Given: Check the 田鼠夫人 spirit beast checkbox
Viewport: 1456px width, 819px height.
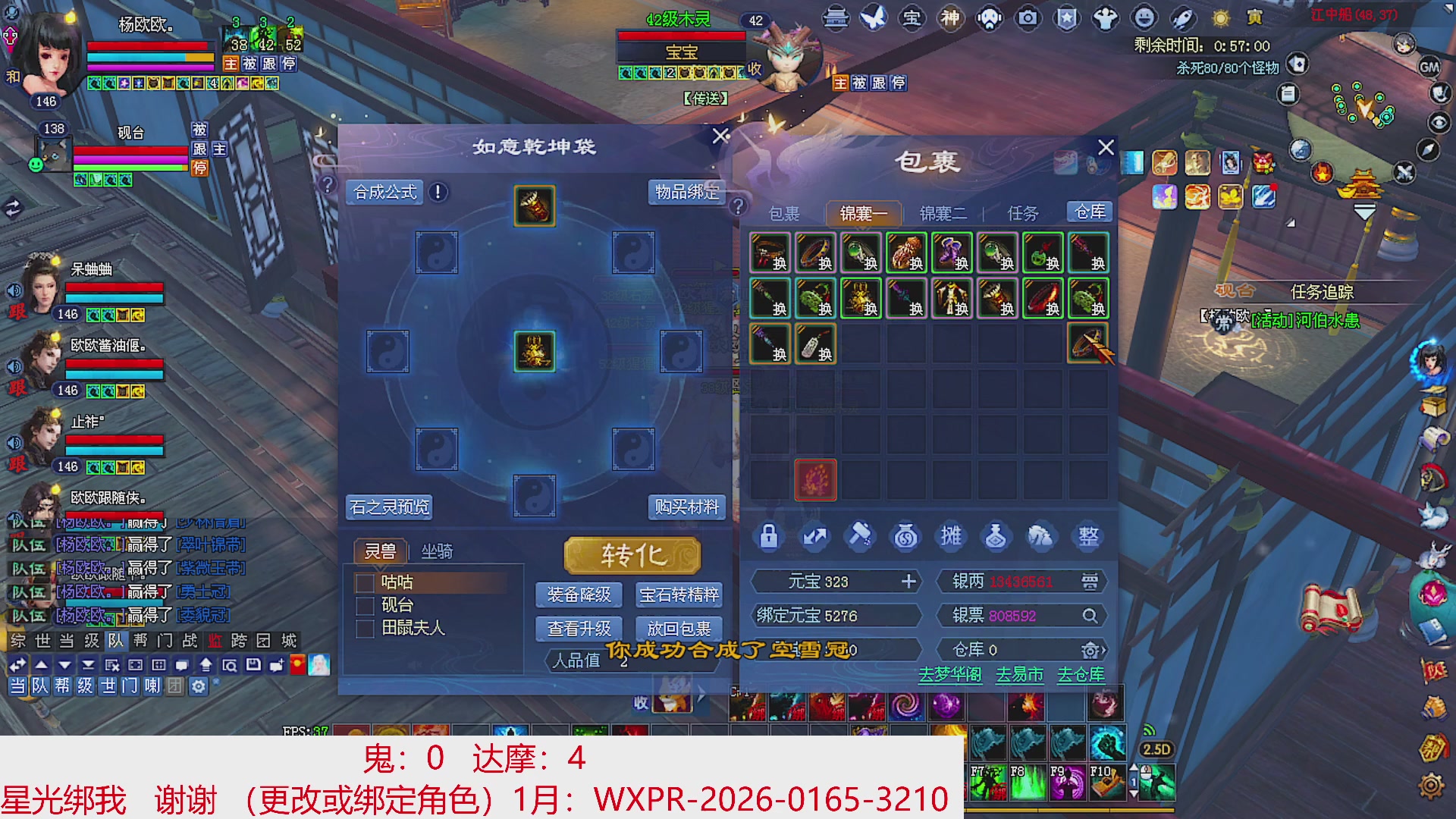Looking at the screenshot, I should [363, 628].
